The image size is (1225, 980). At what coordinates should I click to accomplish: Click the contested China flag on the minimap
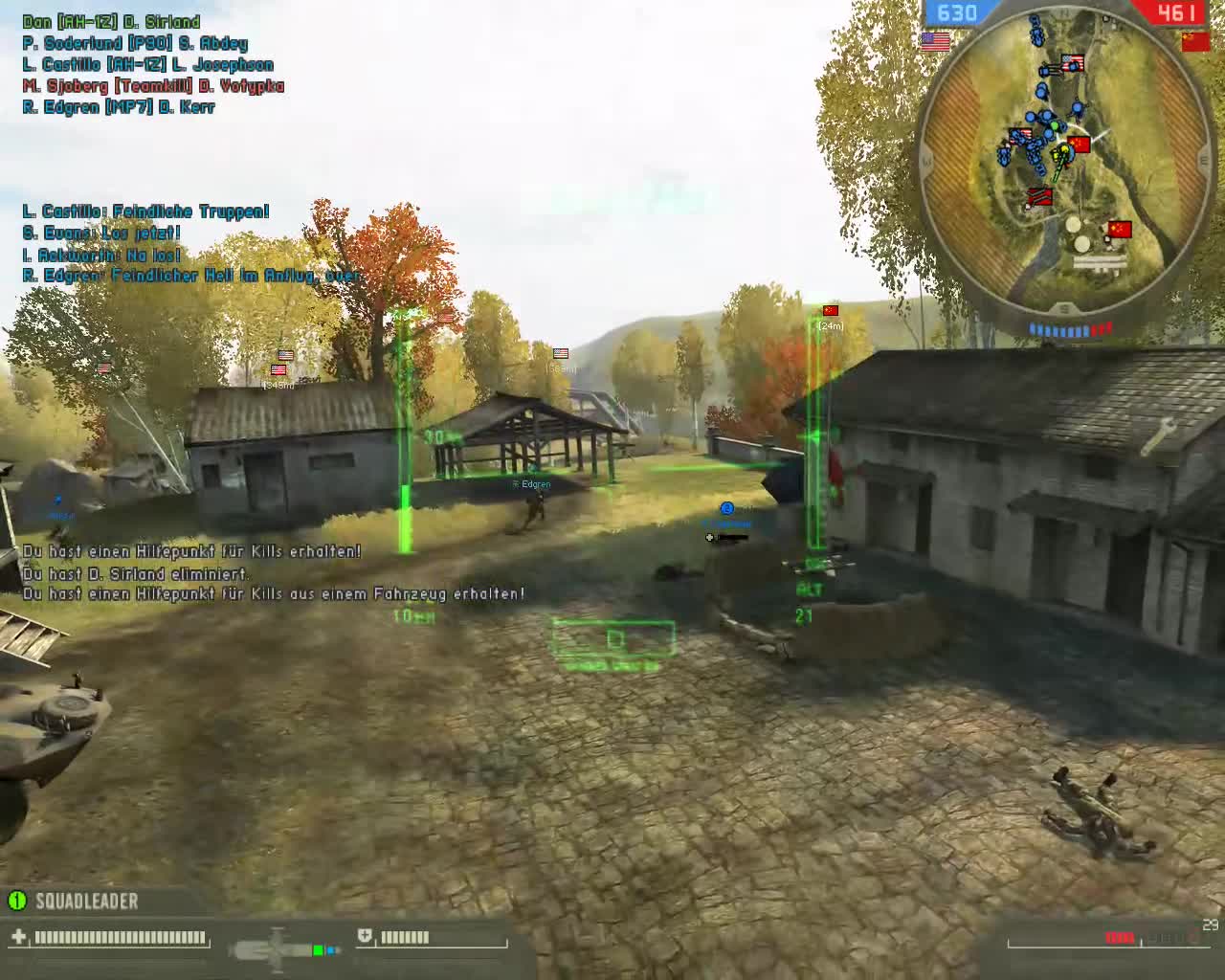pyautogui.click(x=1078, y=145)
